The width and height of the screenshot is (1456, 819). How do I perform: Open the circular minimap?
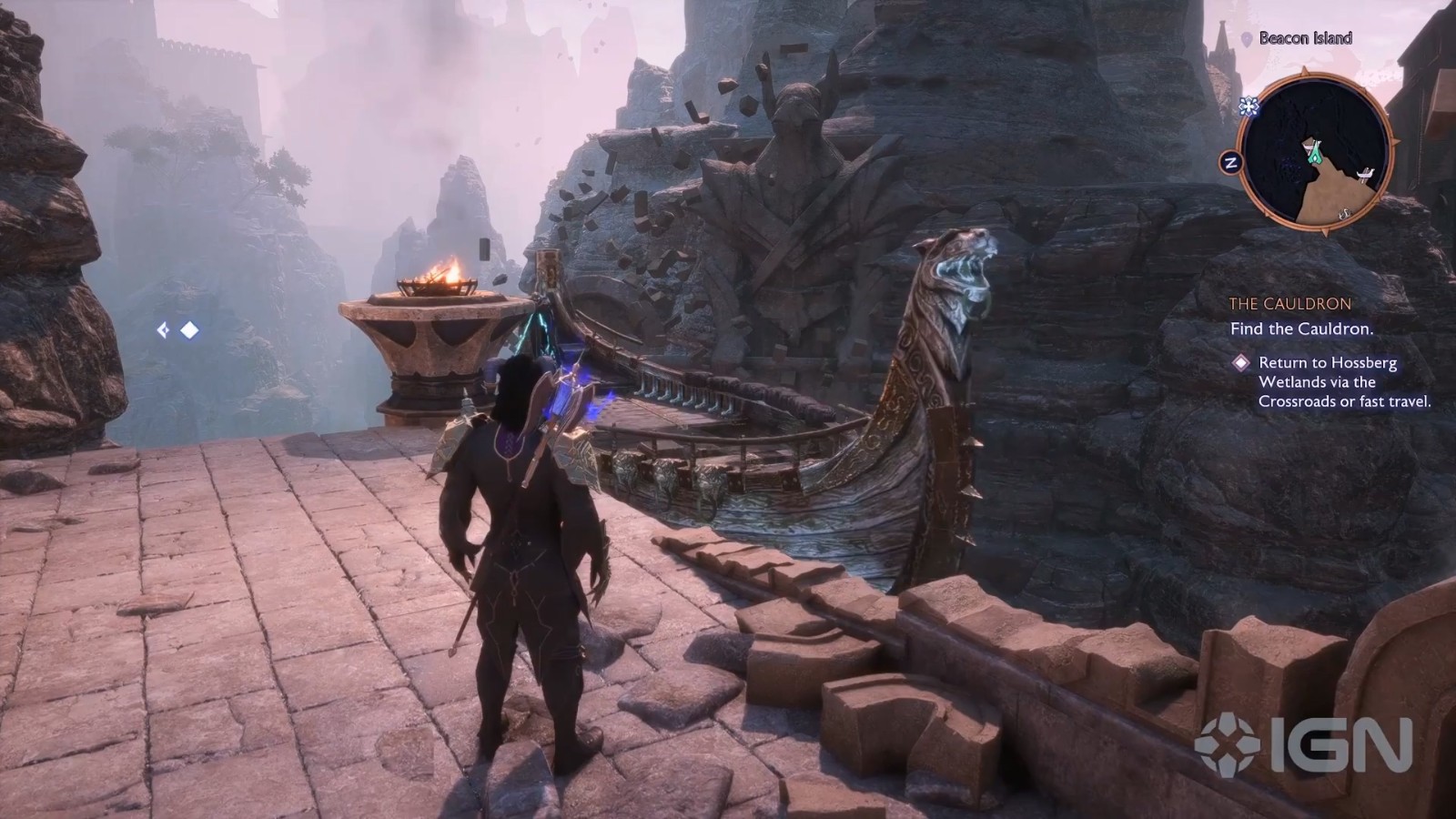click(x=1316, y=150)
